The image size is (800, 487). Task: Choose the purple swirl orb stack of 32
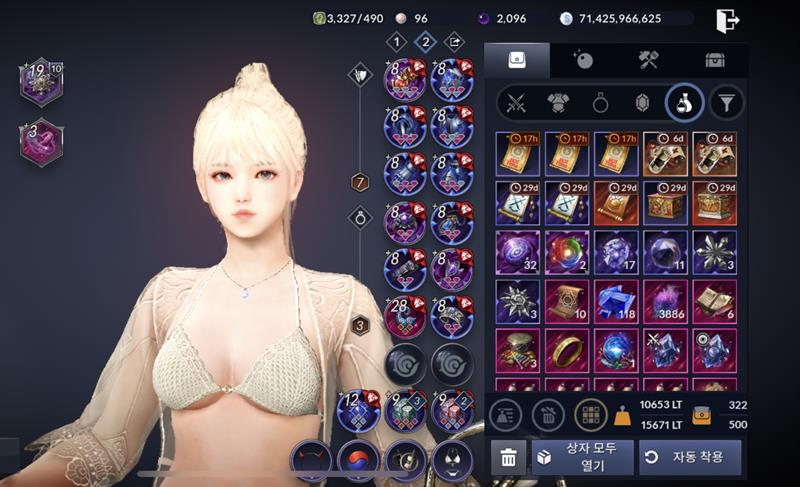point(518,252)
